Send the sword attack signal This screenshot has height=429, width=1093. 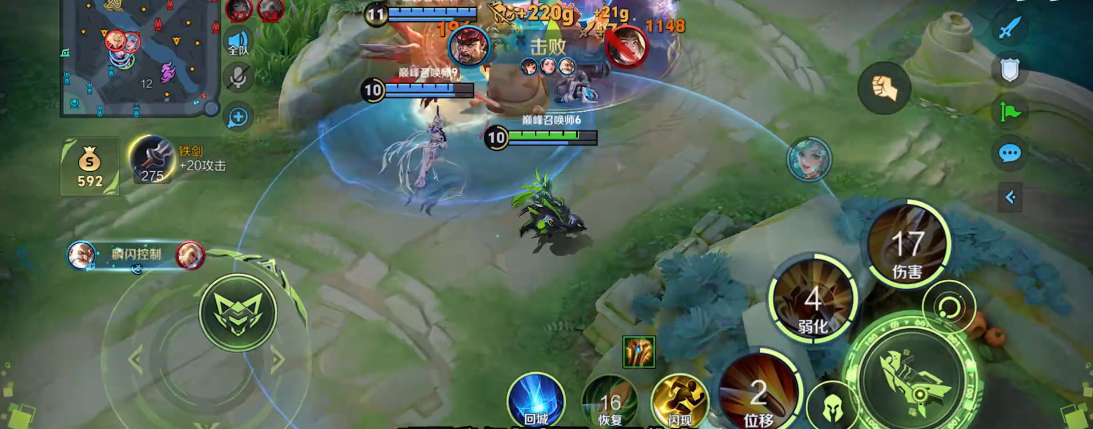pyautogui.click(x=1010, y=26)
